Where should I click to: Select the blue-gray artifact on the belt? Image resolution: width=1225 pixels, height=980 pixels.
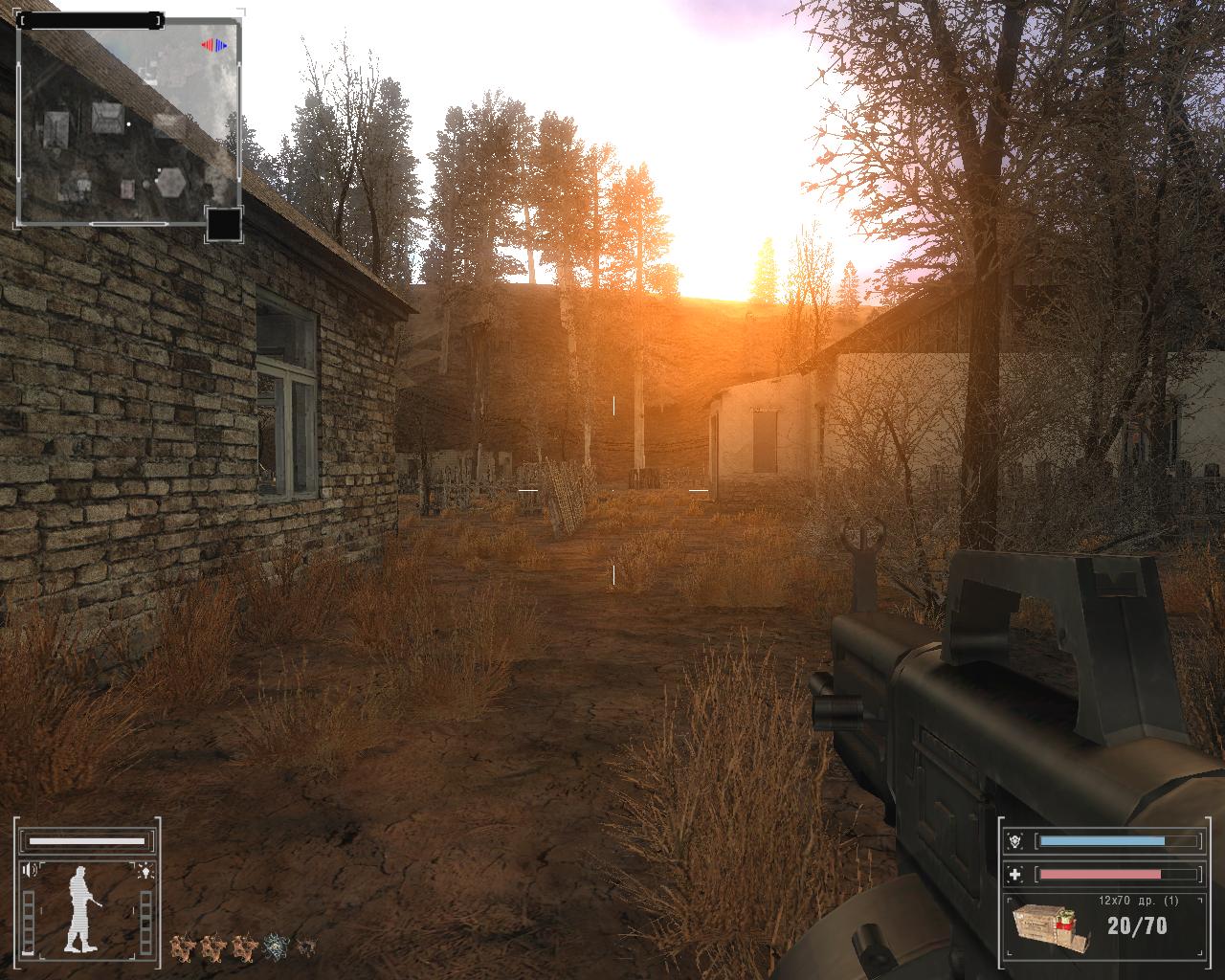point(277,947)
